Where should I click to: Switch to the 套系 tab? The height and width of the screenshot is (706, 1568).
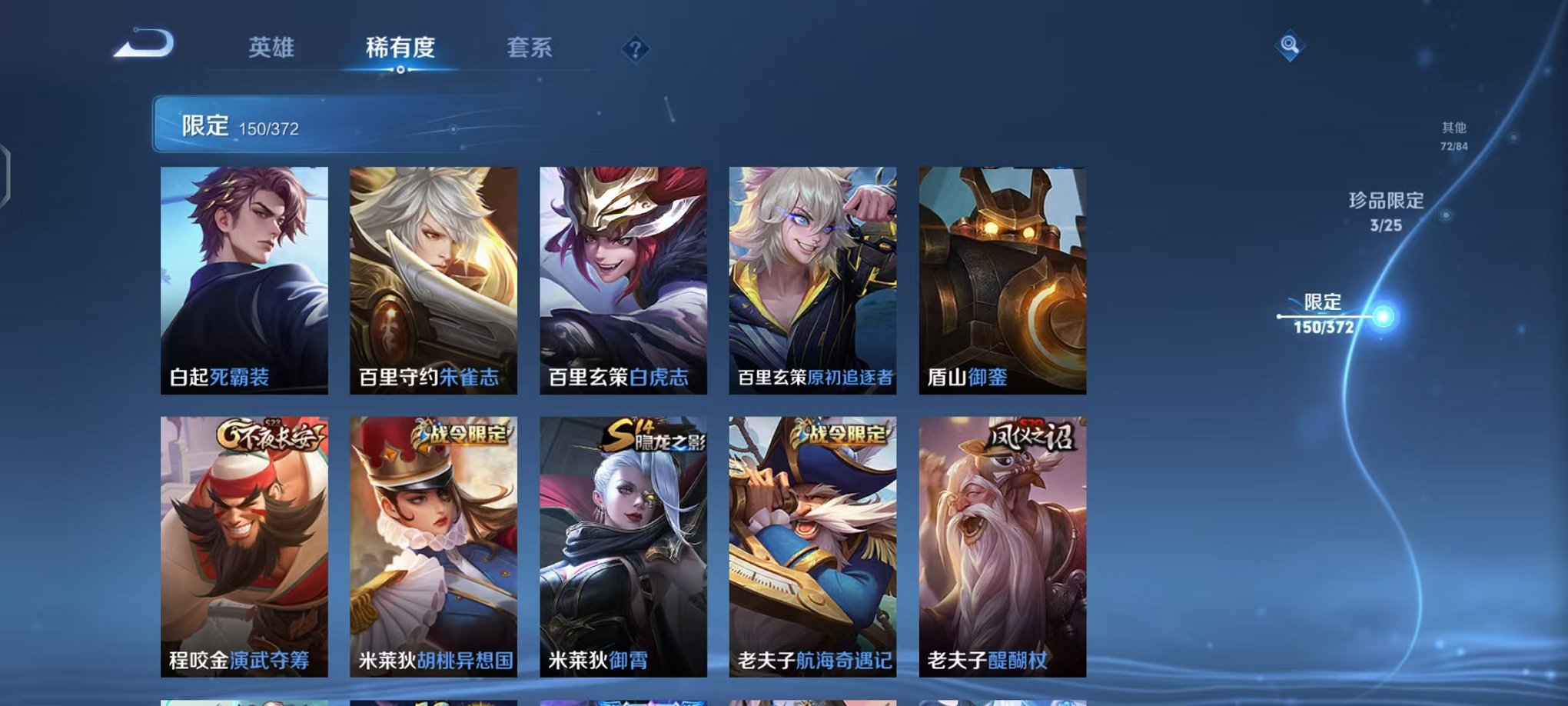pyautogui.click(x=530, y=48)
